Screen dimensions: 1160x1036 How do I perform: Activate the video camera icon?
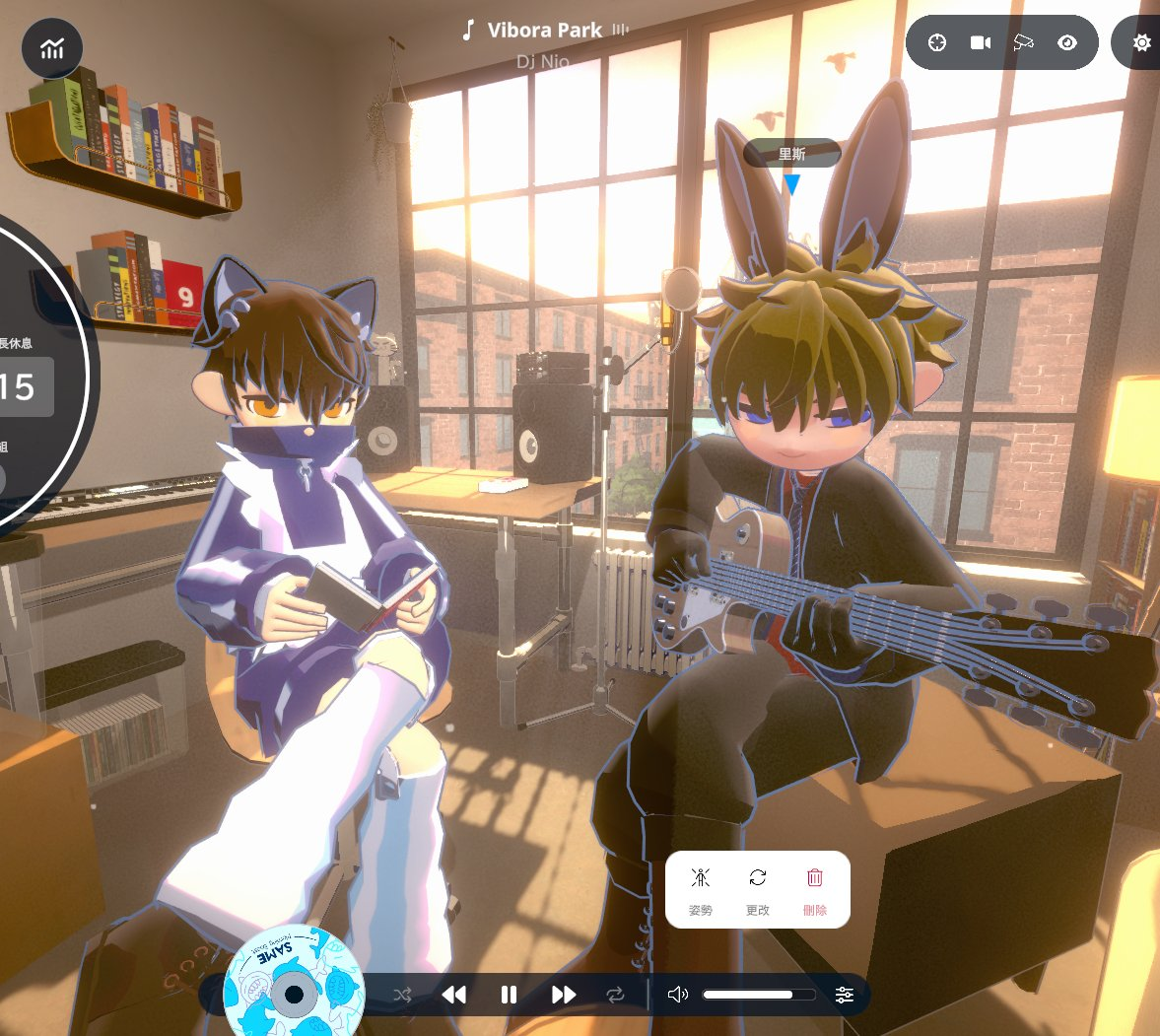(981, 42)
